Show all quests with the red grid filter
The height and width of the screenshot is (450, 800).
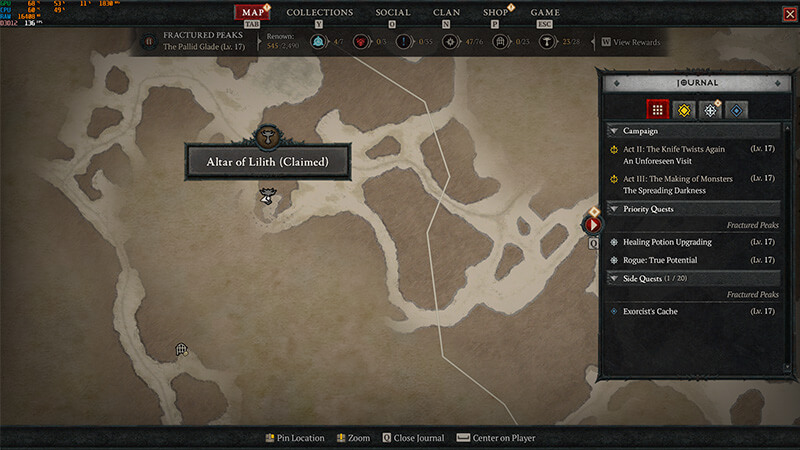[657, 110]
